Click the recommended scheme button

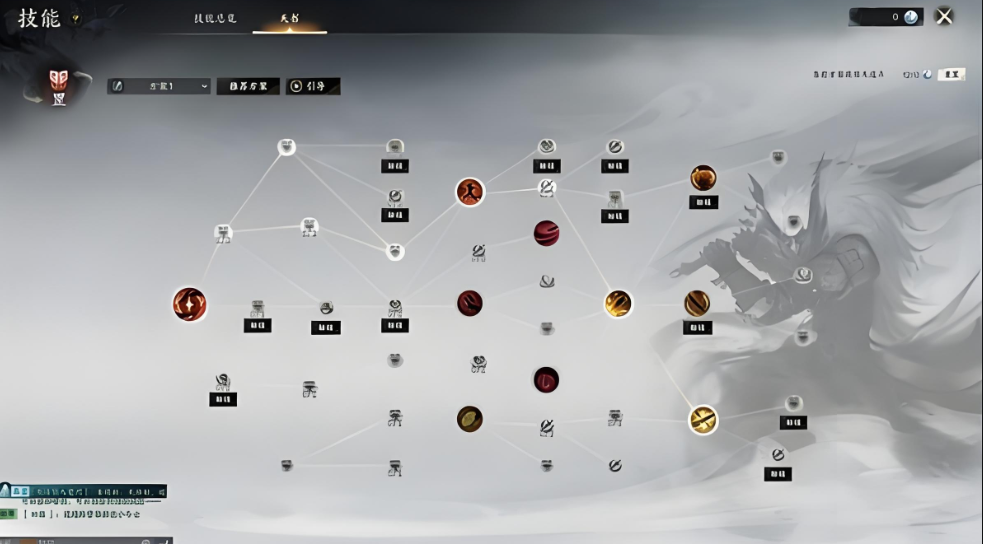coord(248,86)
